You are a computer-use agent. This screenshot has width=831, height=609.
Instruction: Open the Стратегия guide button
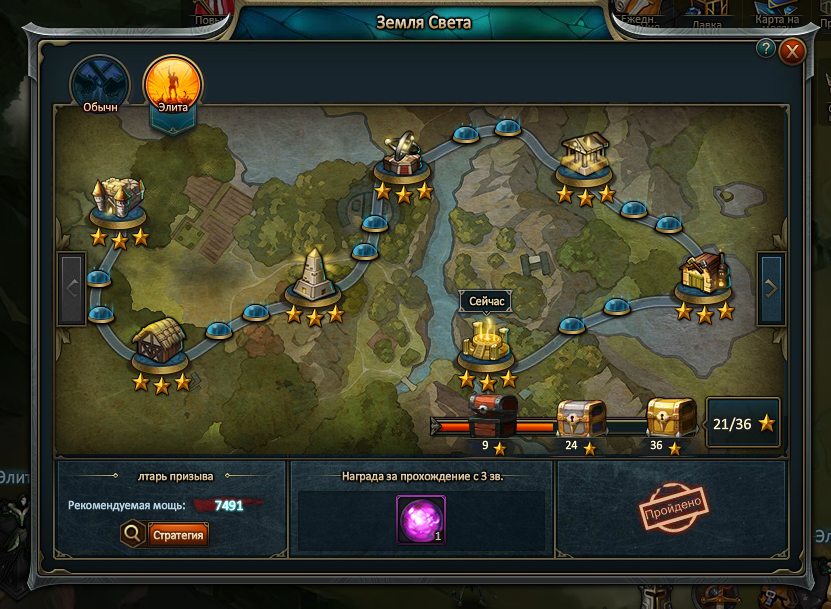pyautogui.click(x=180, y=535)
